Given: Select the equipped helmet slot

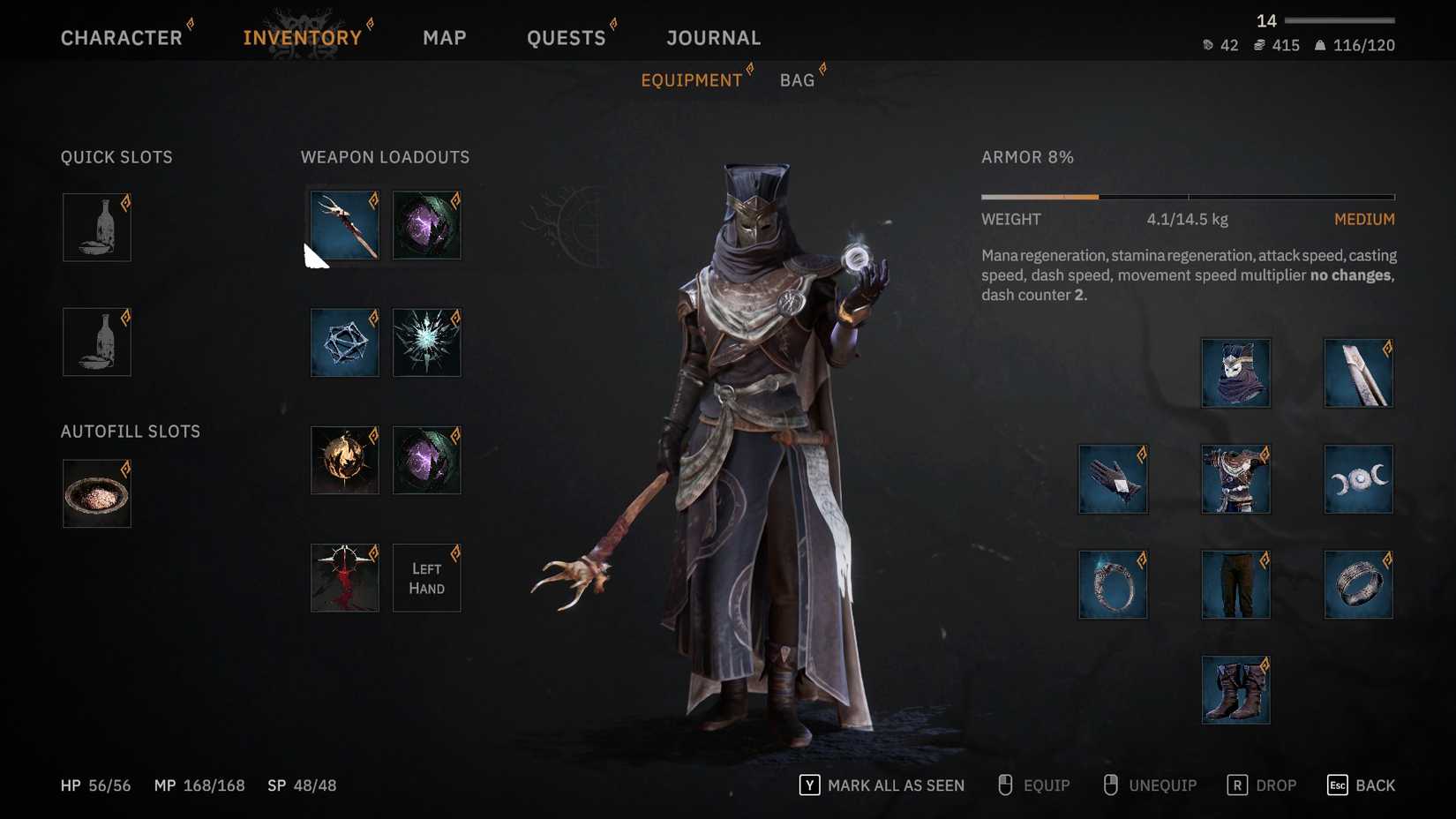Looking at the screenshot, I should coord(1235,372).
